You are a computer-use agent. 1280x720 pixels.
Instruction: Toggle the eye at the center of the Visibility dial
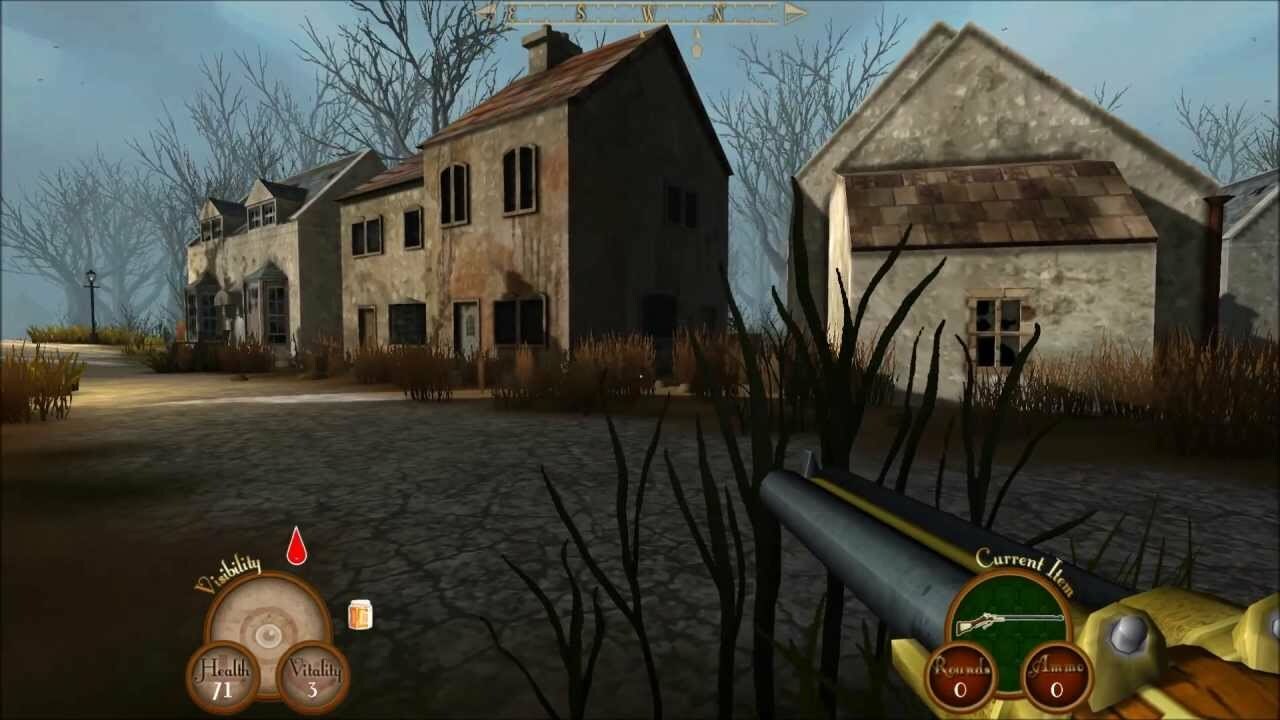click(x=268, y=635)
